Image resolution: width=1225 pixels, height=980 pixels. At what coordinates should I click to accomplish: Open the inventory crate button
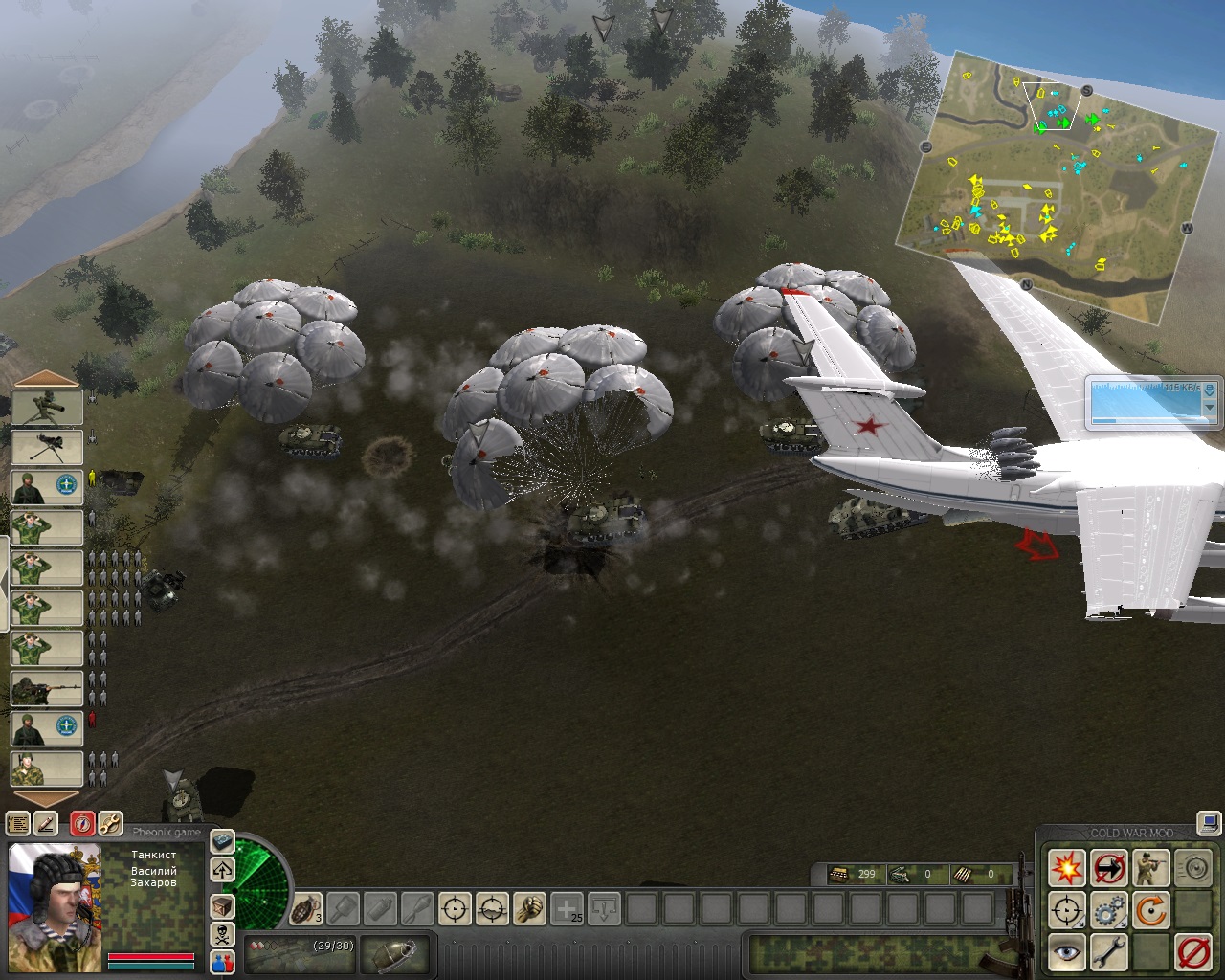point(222,905)
